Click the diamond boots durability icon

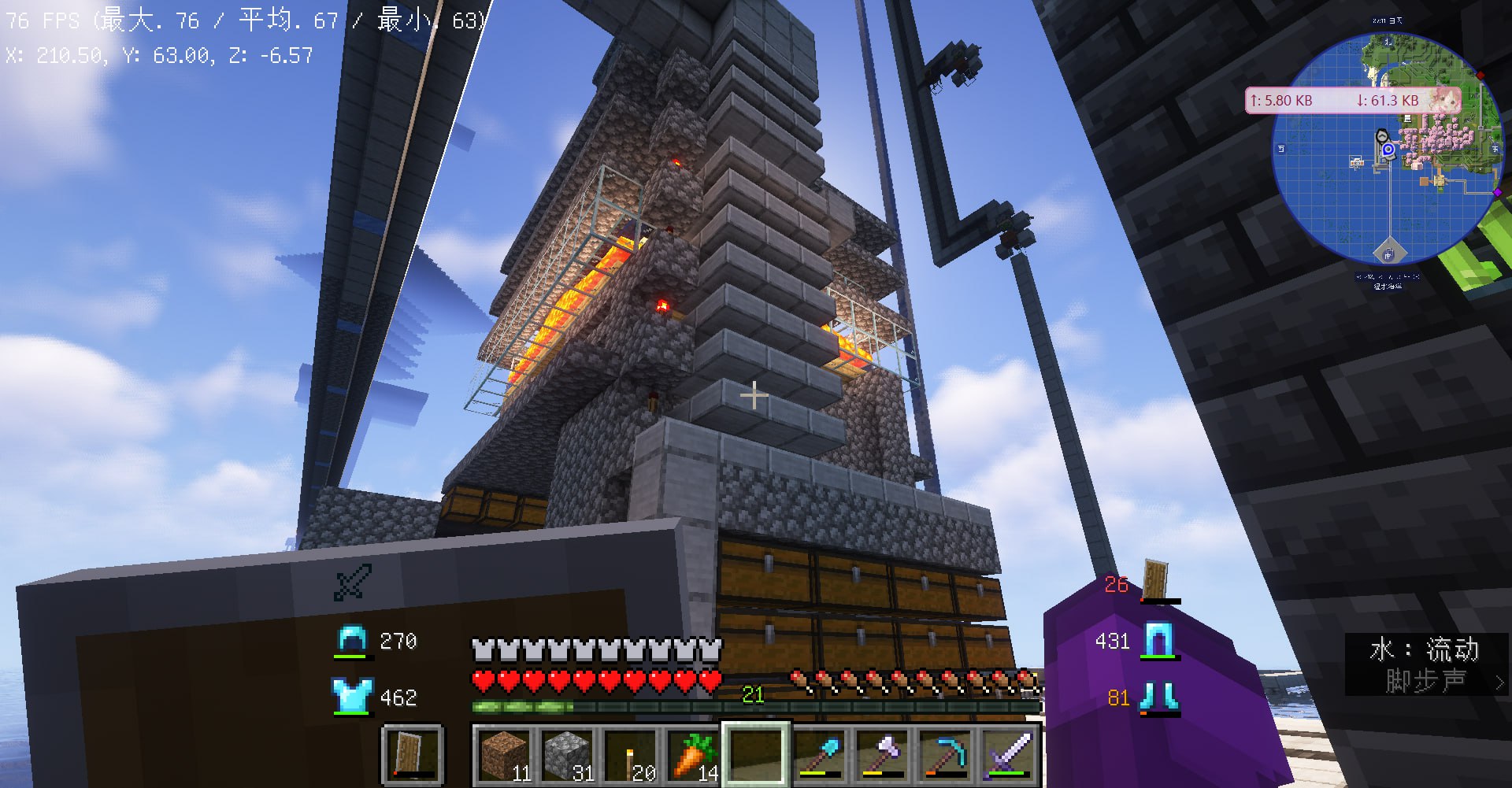pyautogui.click(x=1158, y=697)
